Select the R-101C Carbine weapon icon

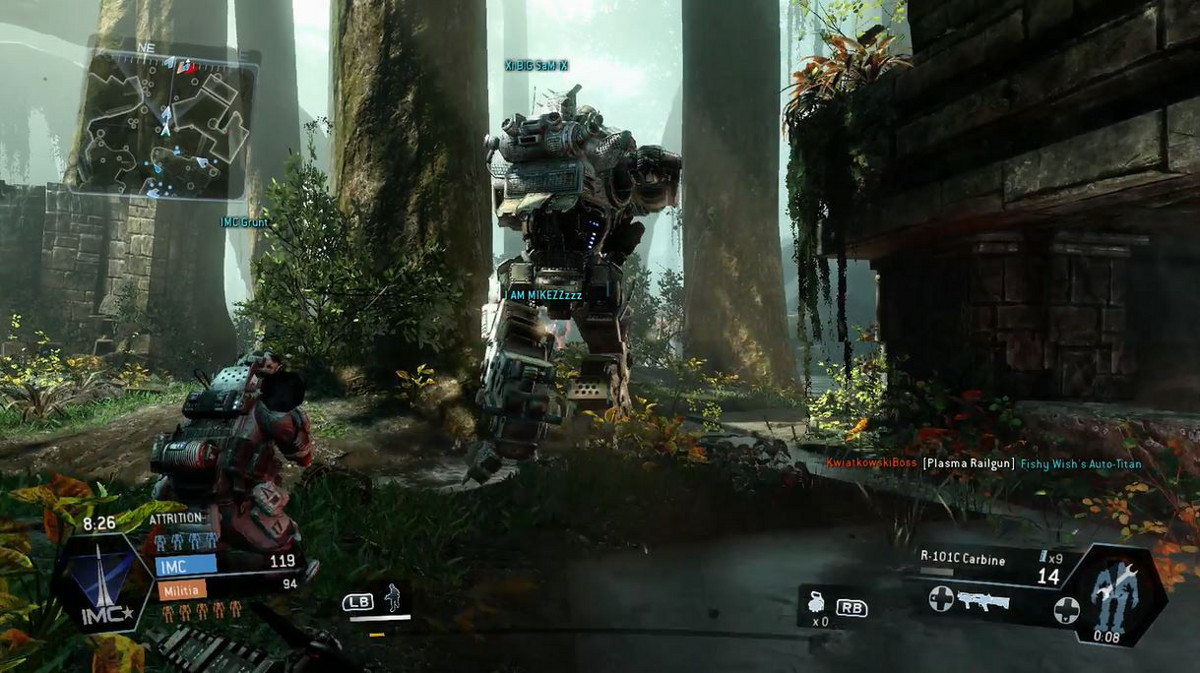tap(983, 602)
